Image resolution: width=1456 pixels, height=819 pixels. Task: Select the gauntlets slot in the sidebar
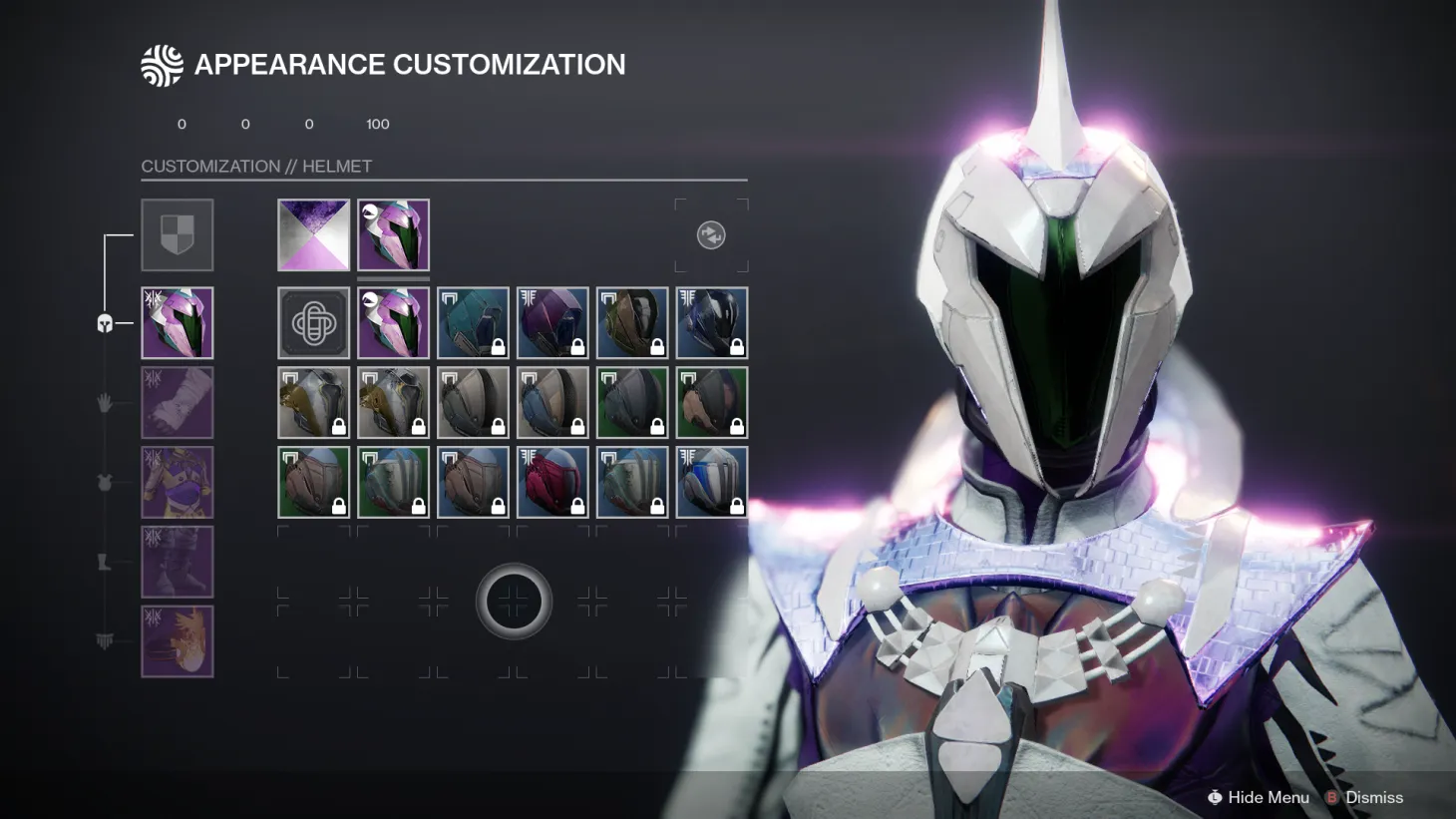coord(178,402)
